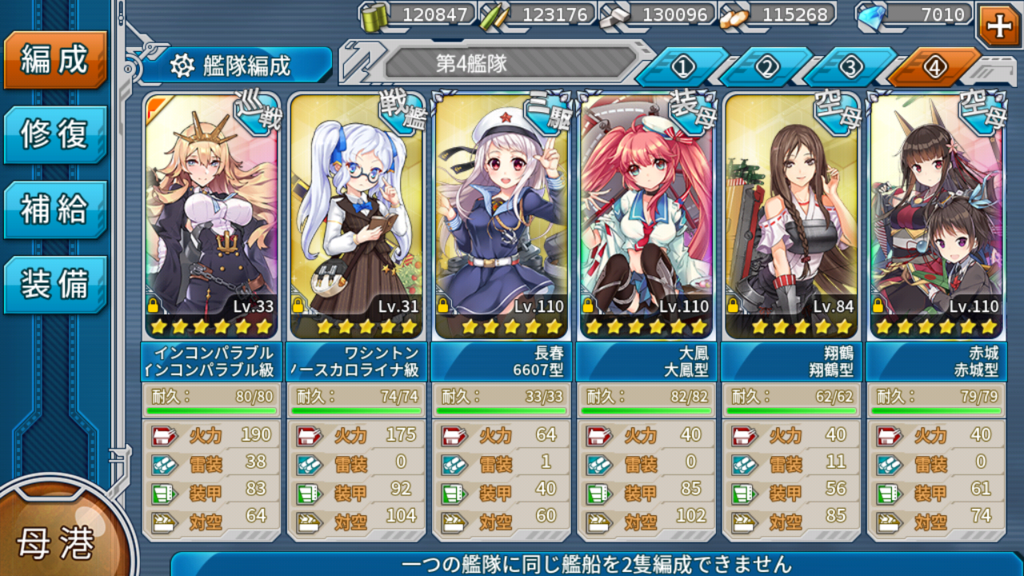
Task: Click the 艦隊編成 header gear icon
Action: 182,66
